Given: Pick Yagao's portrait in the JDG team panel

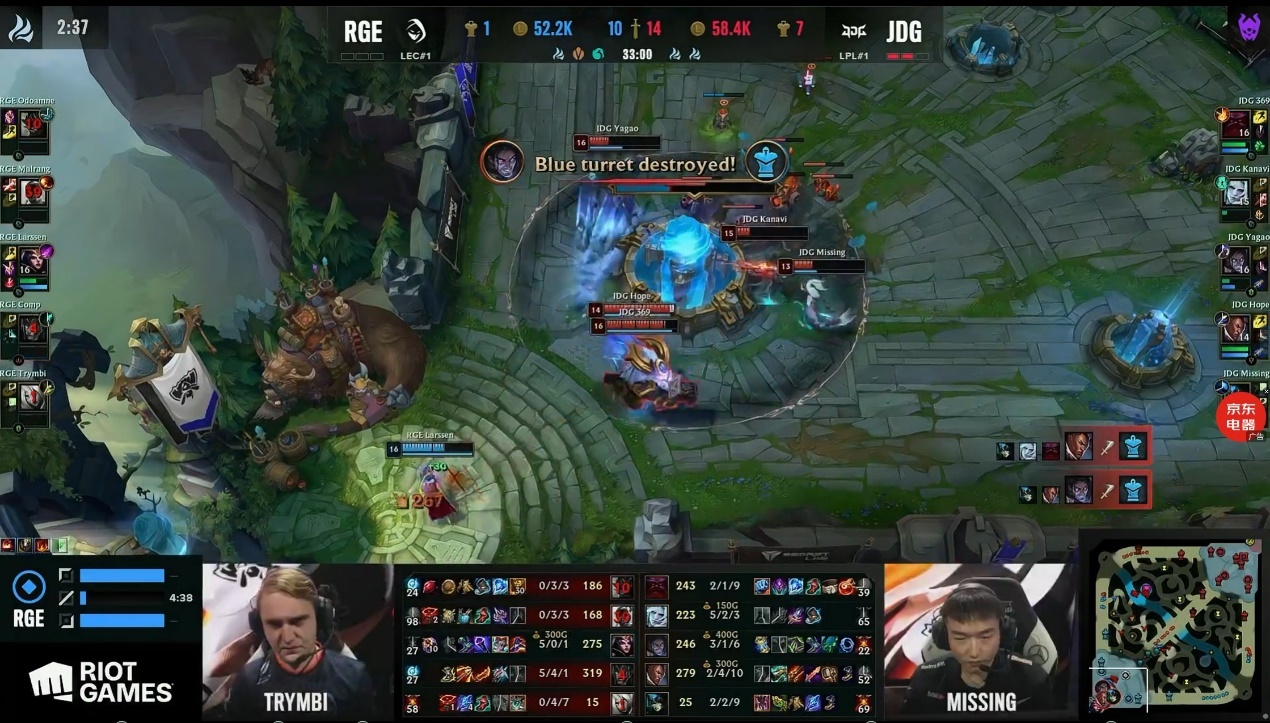Looking at the screenshot, I should [1236, 261].
